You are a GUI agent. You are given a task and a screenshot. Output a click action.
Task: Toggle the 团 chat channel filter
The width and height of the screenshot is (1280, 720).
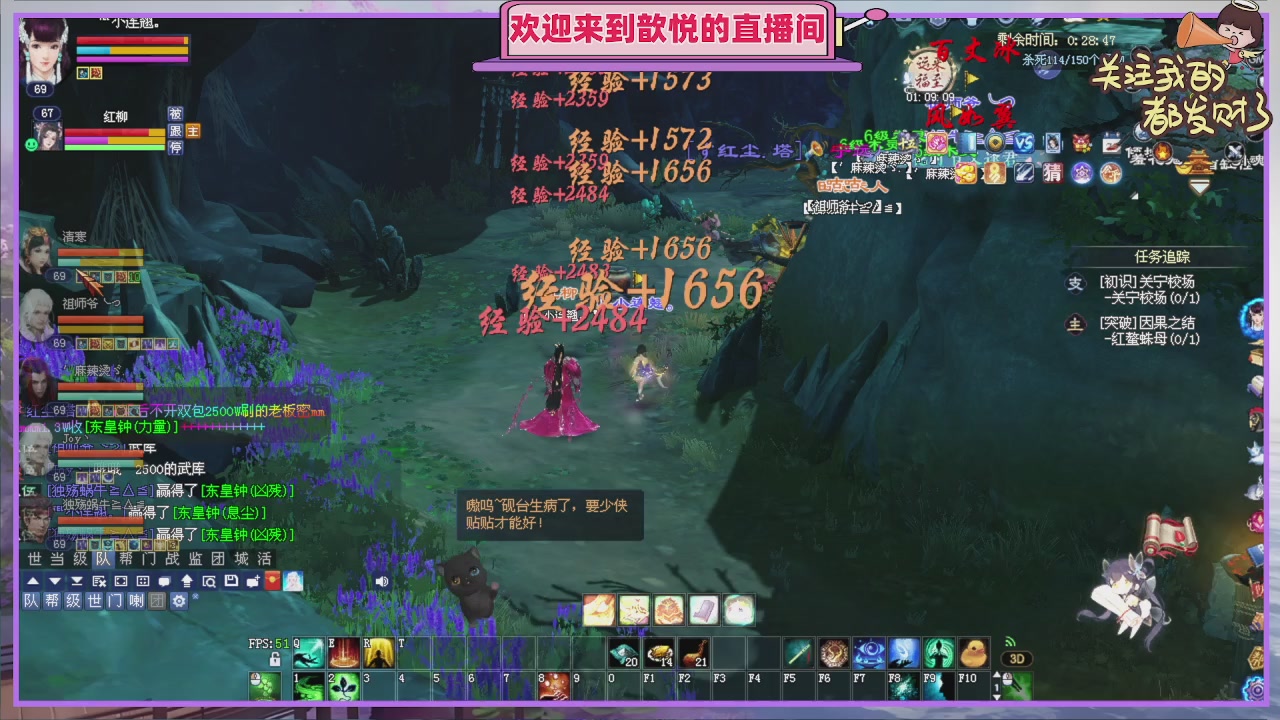[x=158, y=601]
